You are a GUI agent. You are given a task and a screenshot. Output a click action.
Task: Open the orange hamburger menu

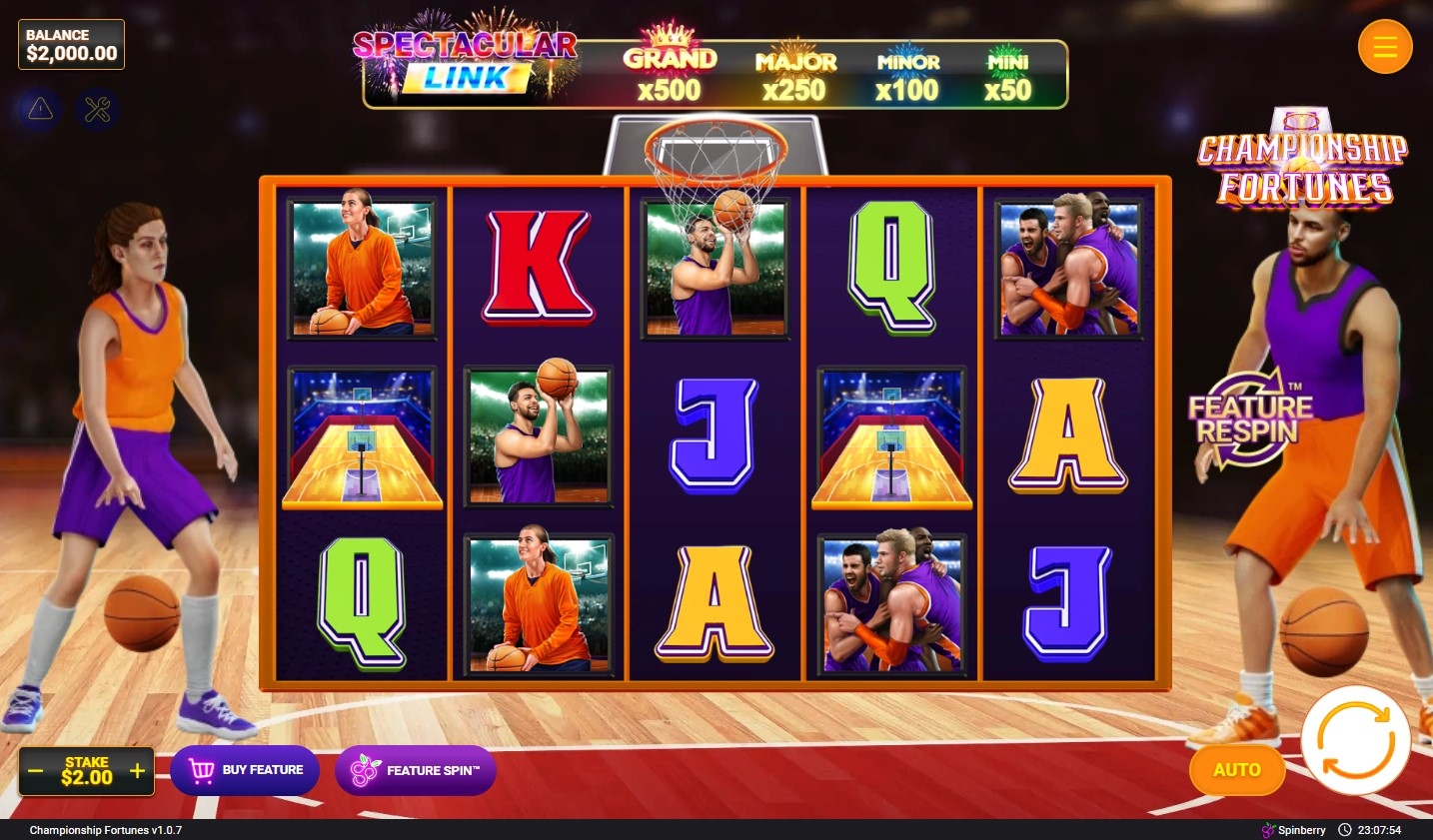point(1384,46)
